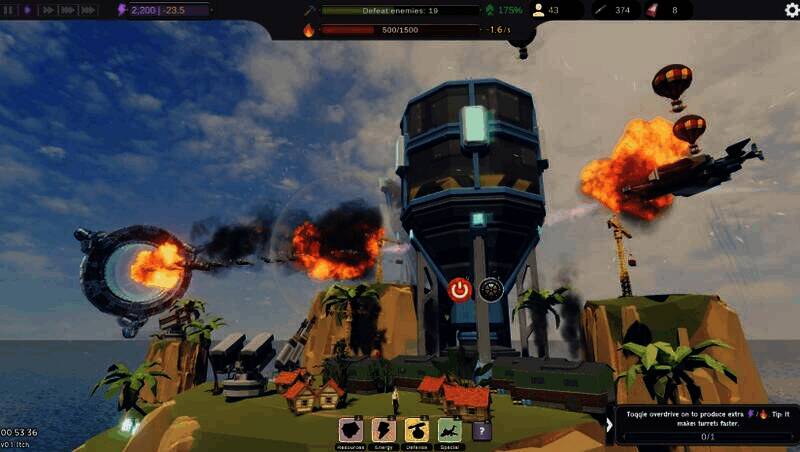Open the settings gear icon
The width and height of the screenshot is (800, 452).
791,10
